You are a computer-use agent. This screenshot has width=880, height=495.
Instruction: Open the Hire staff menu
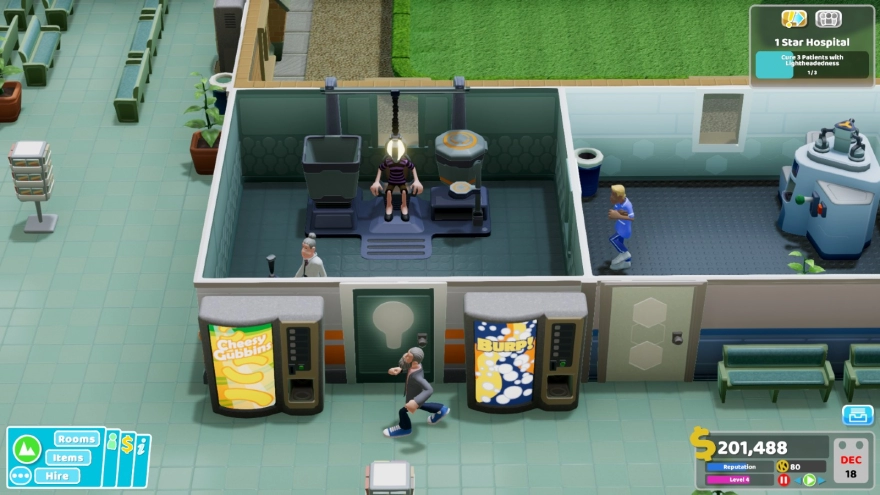58,475
